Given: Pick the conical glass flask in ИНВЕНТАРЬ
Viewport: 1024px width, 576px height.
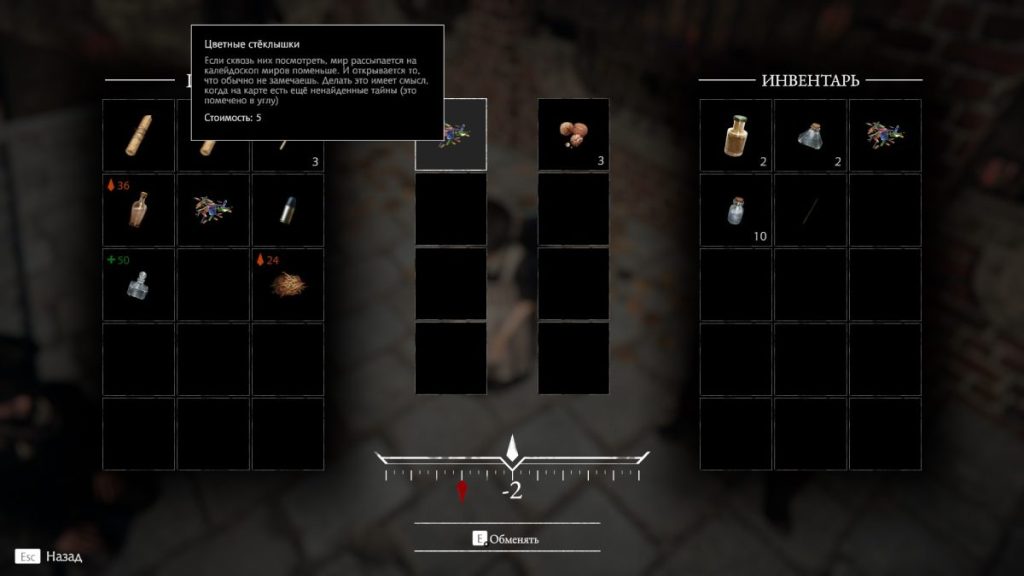Looking at the screenshot, I should pyautogui.click(x=810, y=135).
